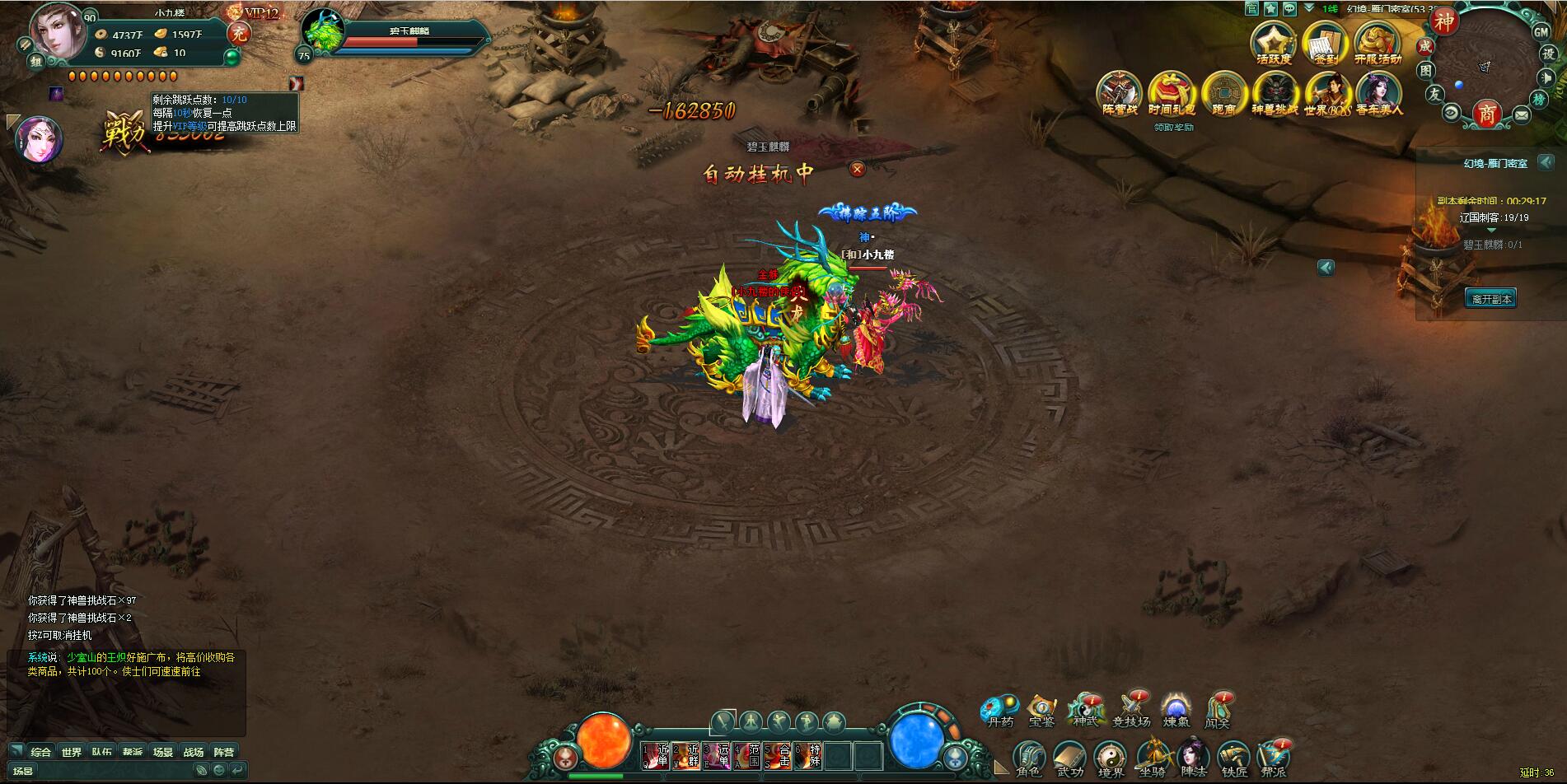Click the red 充 recharge button
Viewport: 1567px width, 784px height.
(x=239, y=33)
